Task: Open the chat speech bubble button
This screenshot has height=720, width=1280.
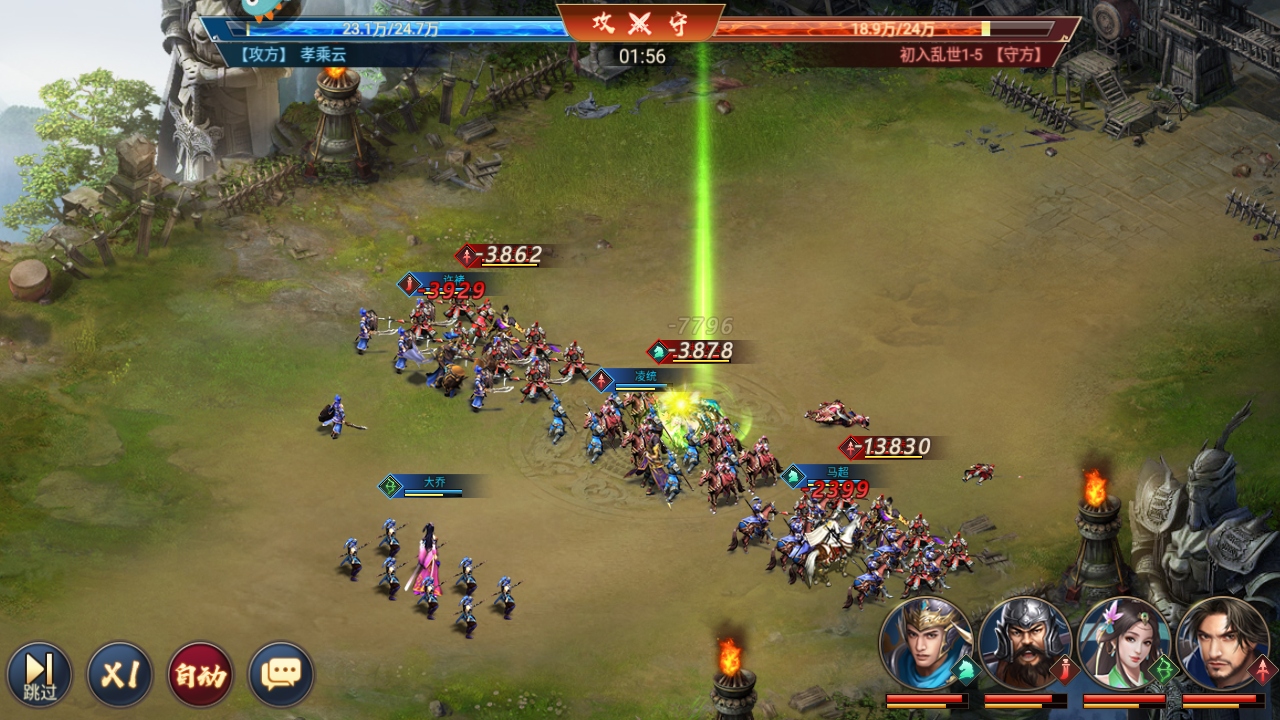Action: pyautogui.click(x=281, y=674)
